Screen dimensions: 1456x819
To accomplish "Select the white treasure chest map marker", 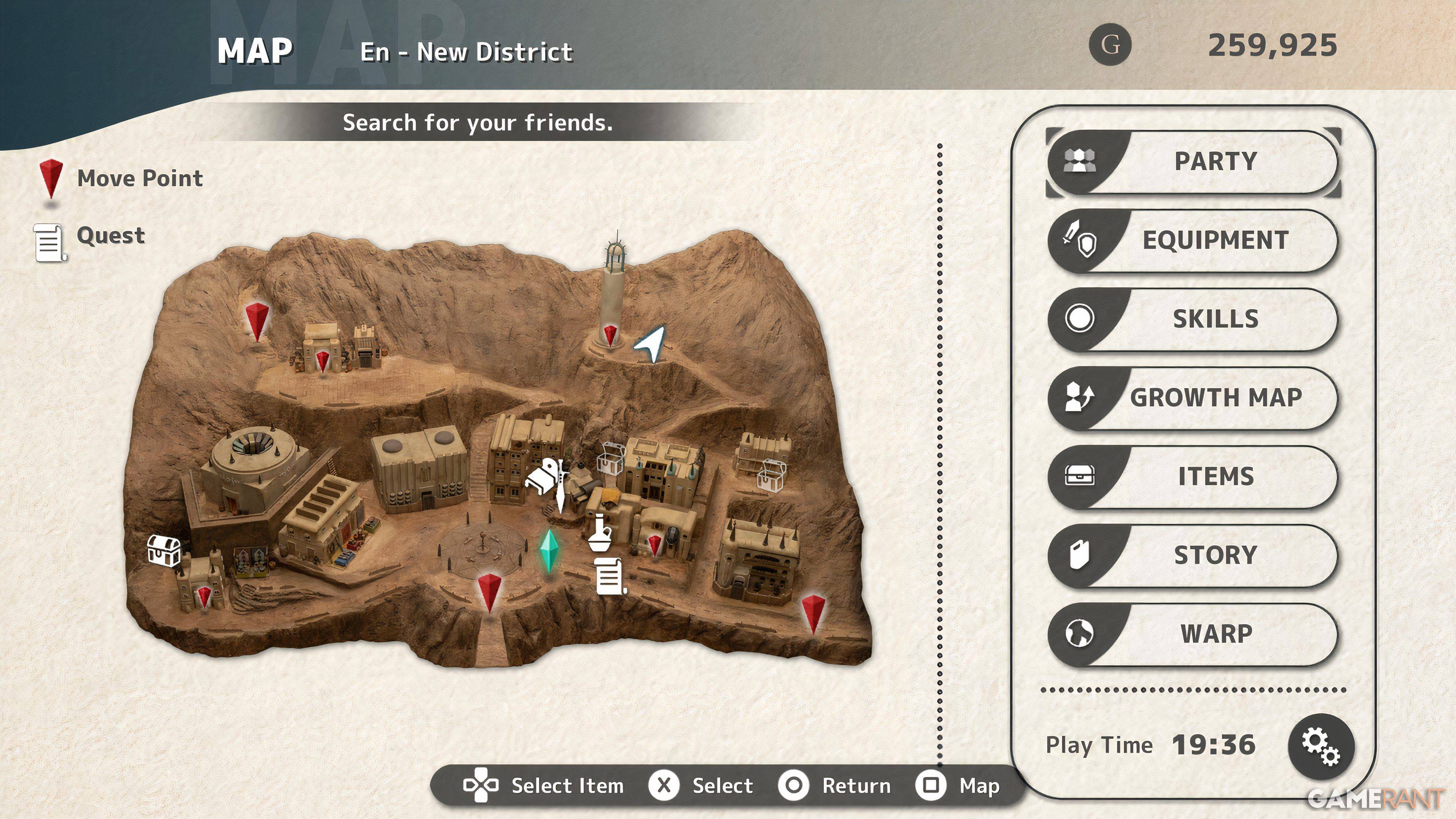I will [x=164, y=549].
